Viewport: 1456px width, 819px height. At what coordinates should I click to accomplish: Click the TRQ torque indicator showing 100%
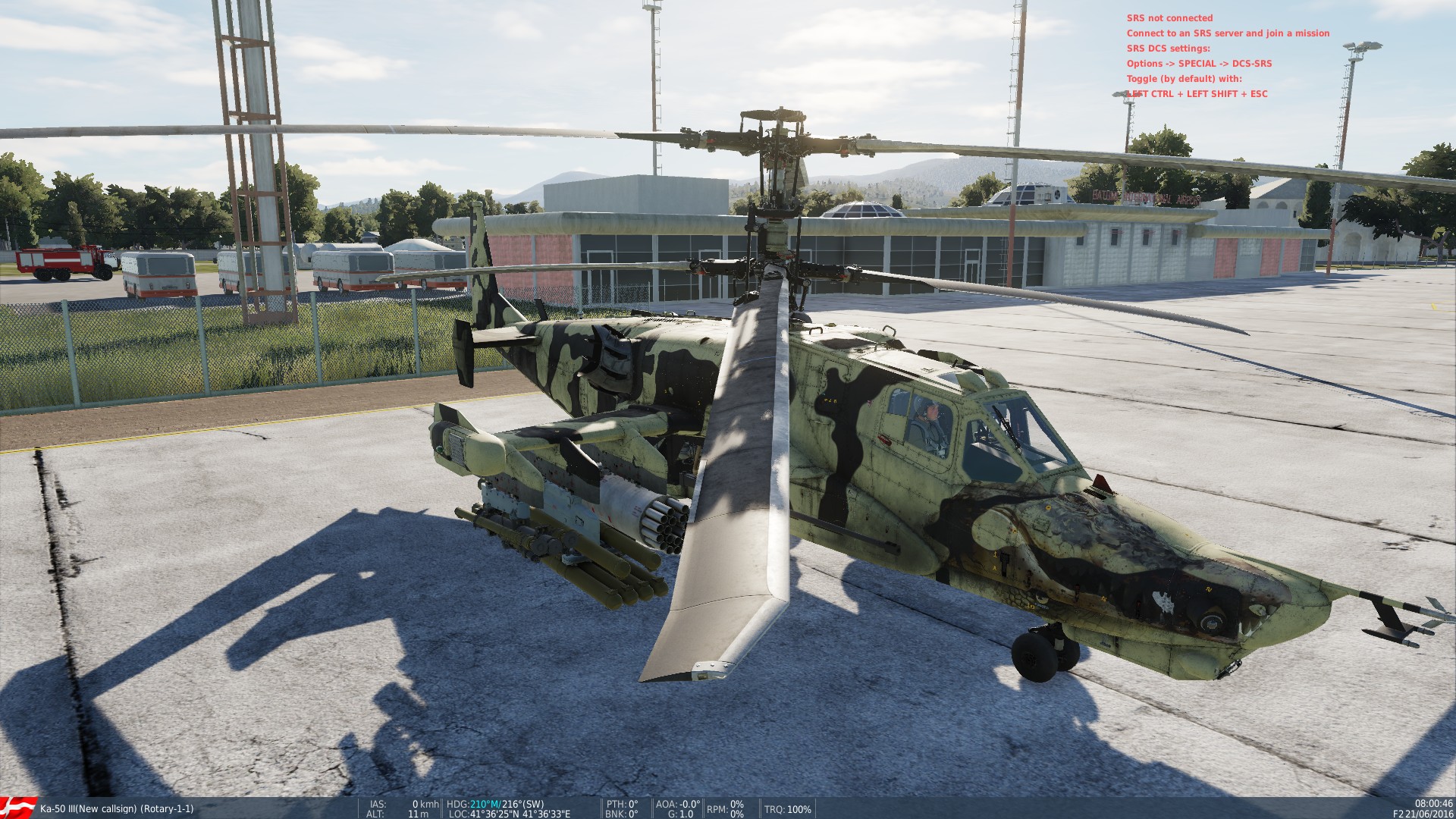tap(787, 808)
